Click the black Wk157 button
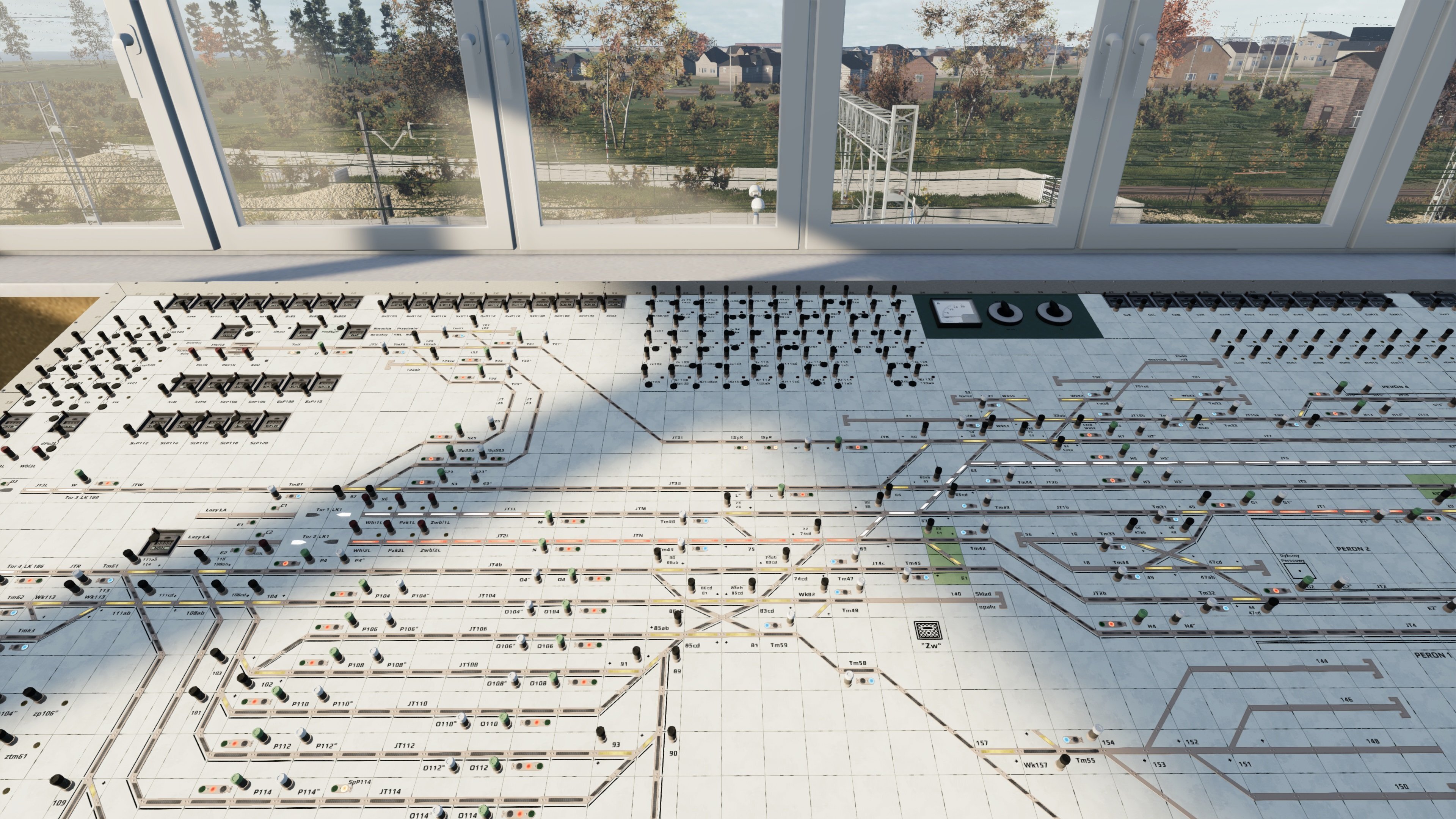The image size is (1456, 819). point(1064,759)
